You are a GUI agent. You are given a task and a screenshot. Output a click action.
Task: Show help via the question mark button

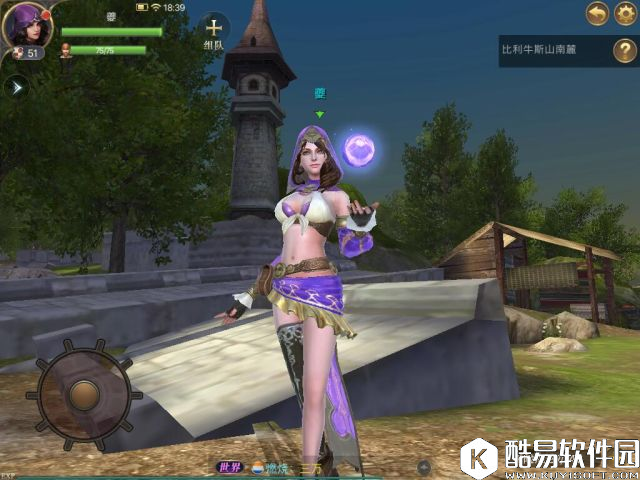(x=623, y=50)
